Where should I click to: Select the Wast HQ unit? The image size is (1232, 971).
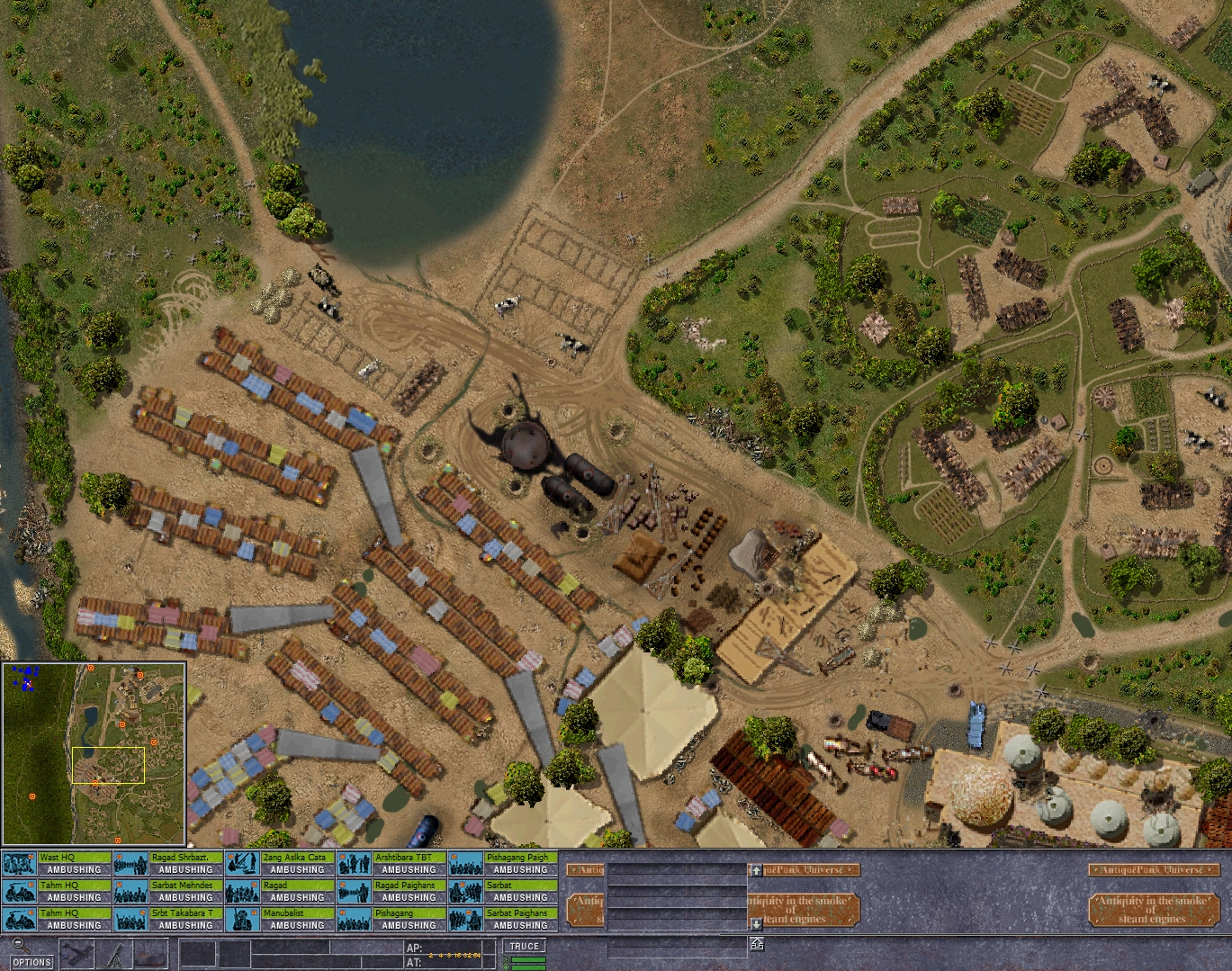click(57, 864)
